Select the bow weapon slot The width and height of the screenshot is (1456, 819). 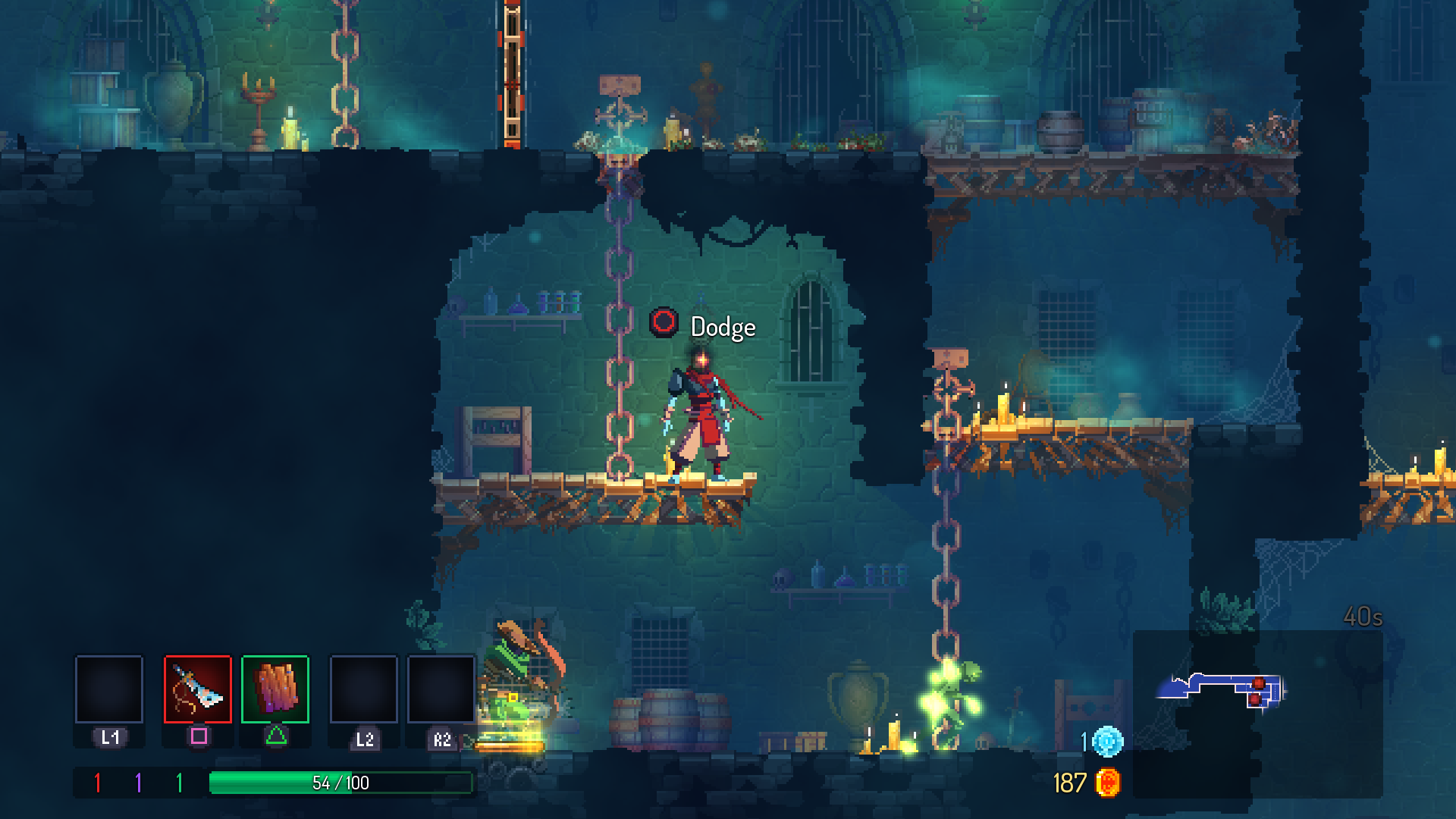198,689
